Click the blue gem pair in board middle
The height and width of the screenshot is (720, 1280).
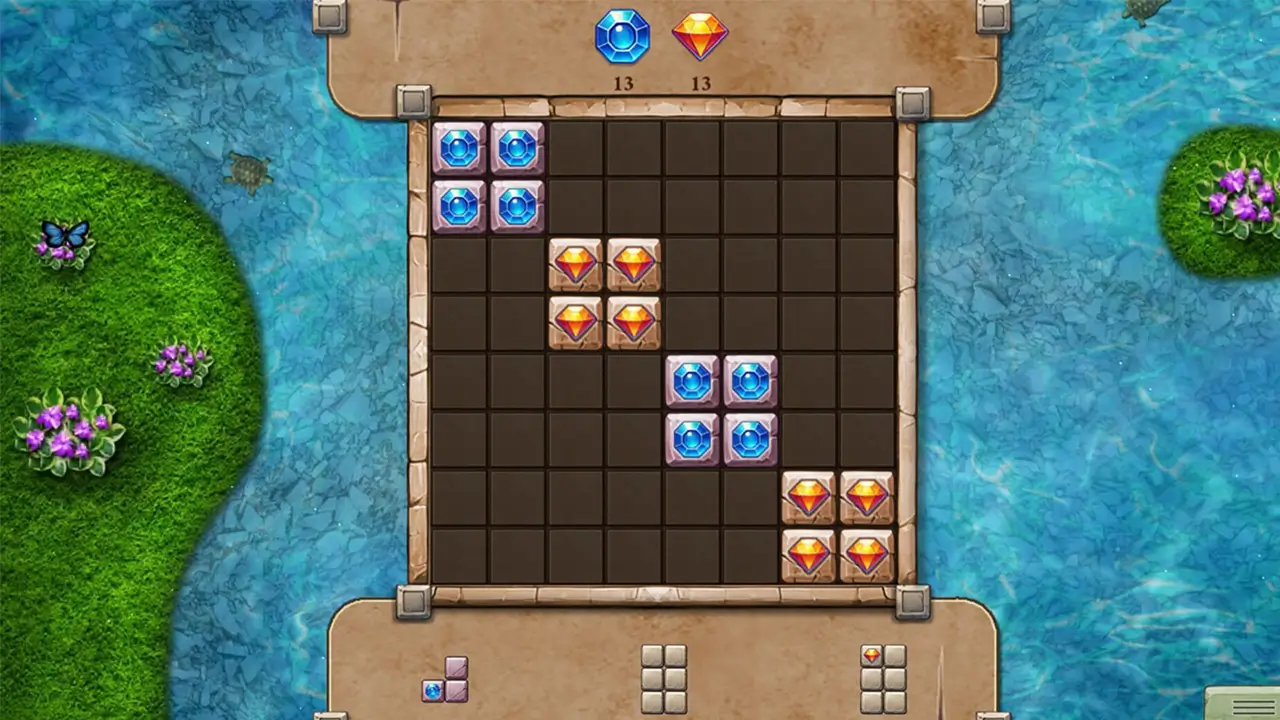click(x=722, y=407)
